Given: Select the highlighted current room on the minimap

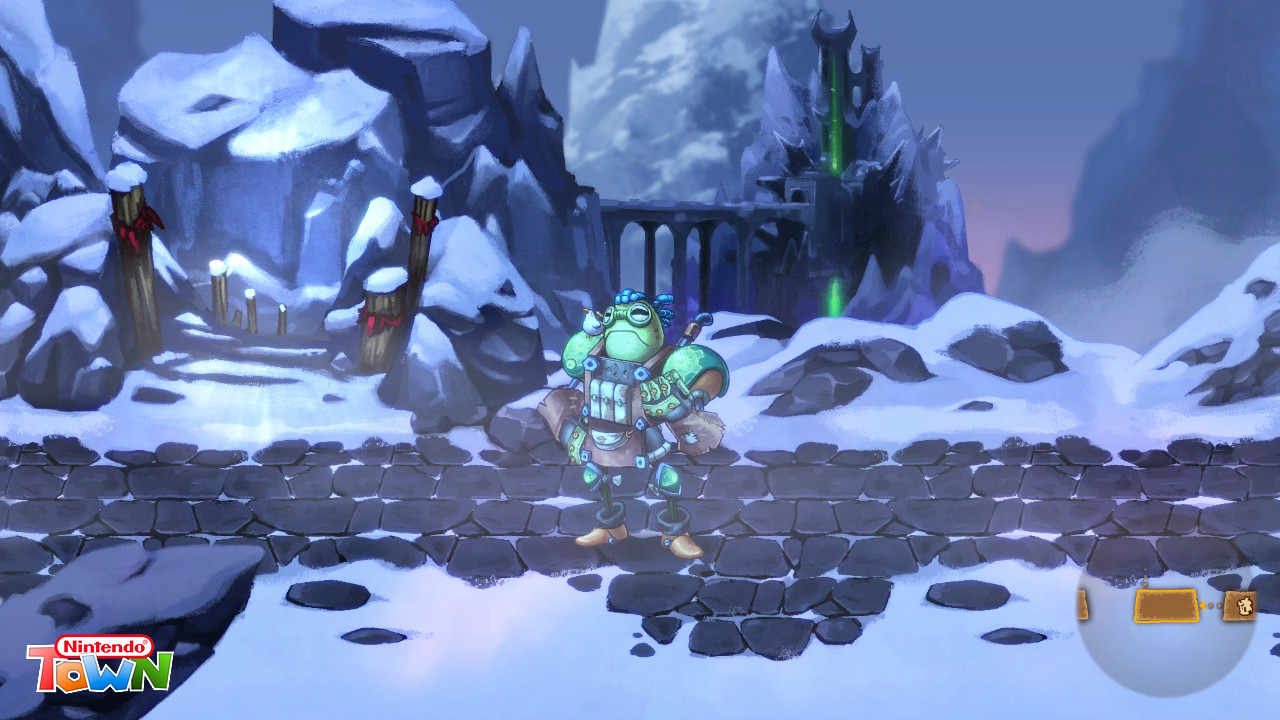Looking at the screenshot, I should point(1166,605).
